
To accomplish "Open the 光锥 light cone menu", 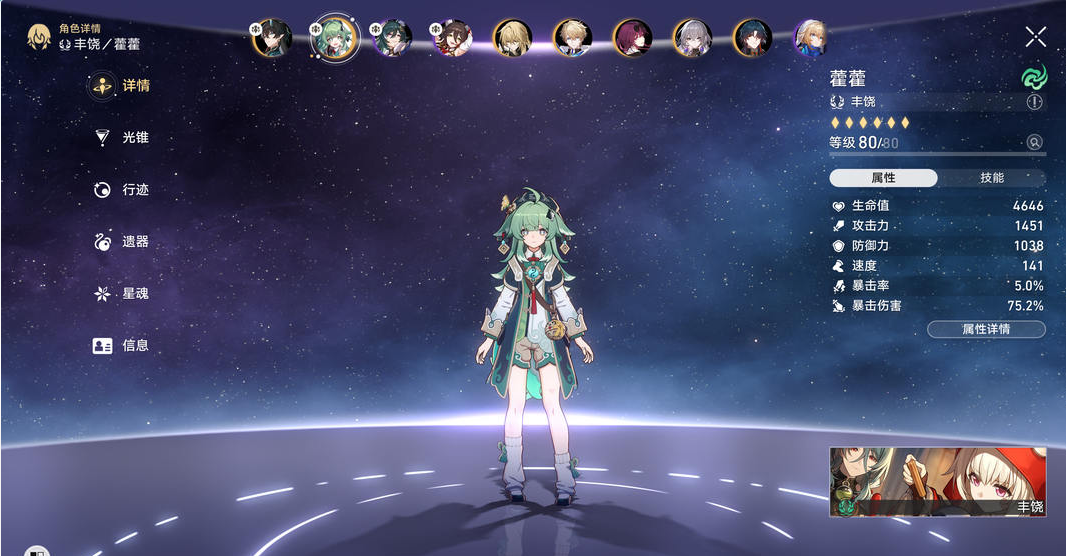I will (x=124, y=138).
